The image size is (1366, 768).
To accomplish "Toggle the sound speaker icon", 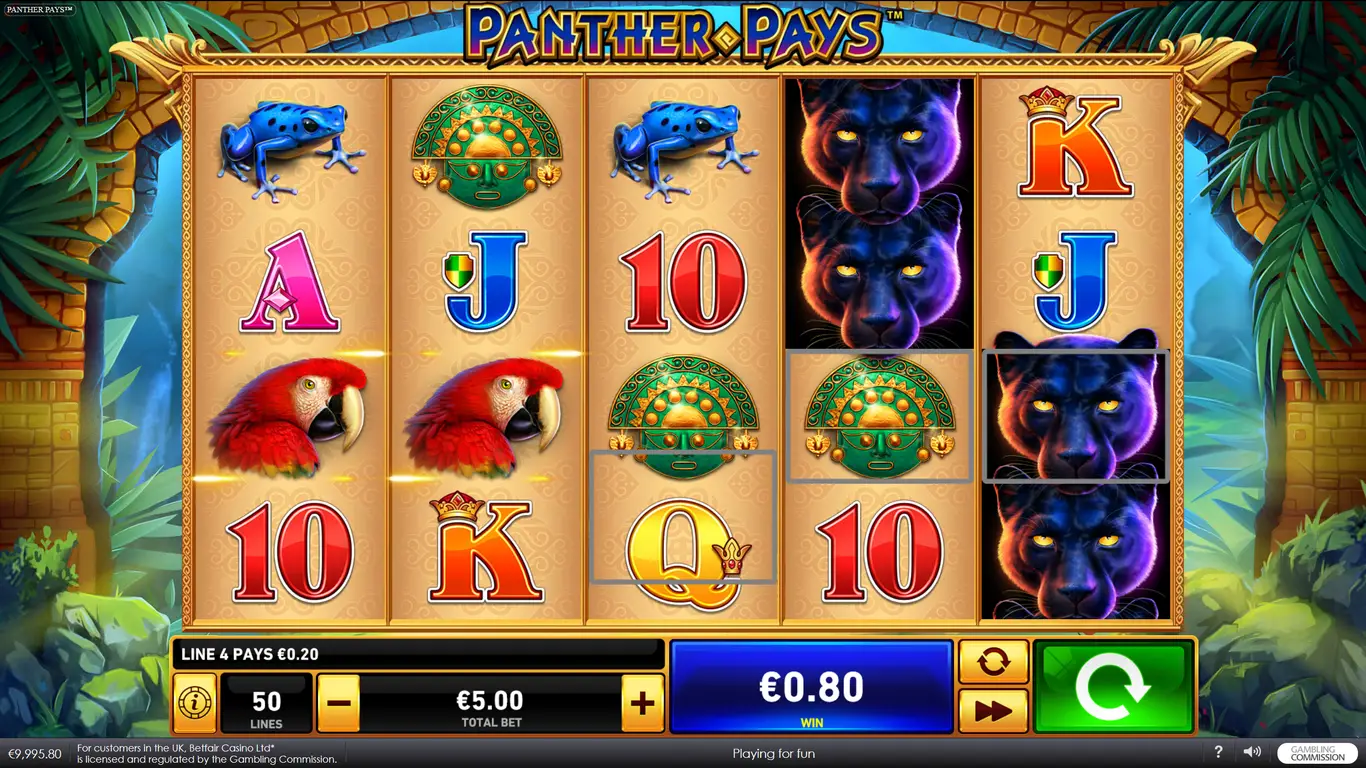I will click(1252, 753).
